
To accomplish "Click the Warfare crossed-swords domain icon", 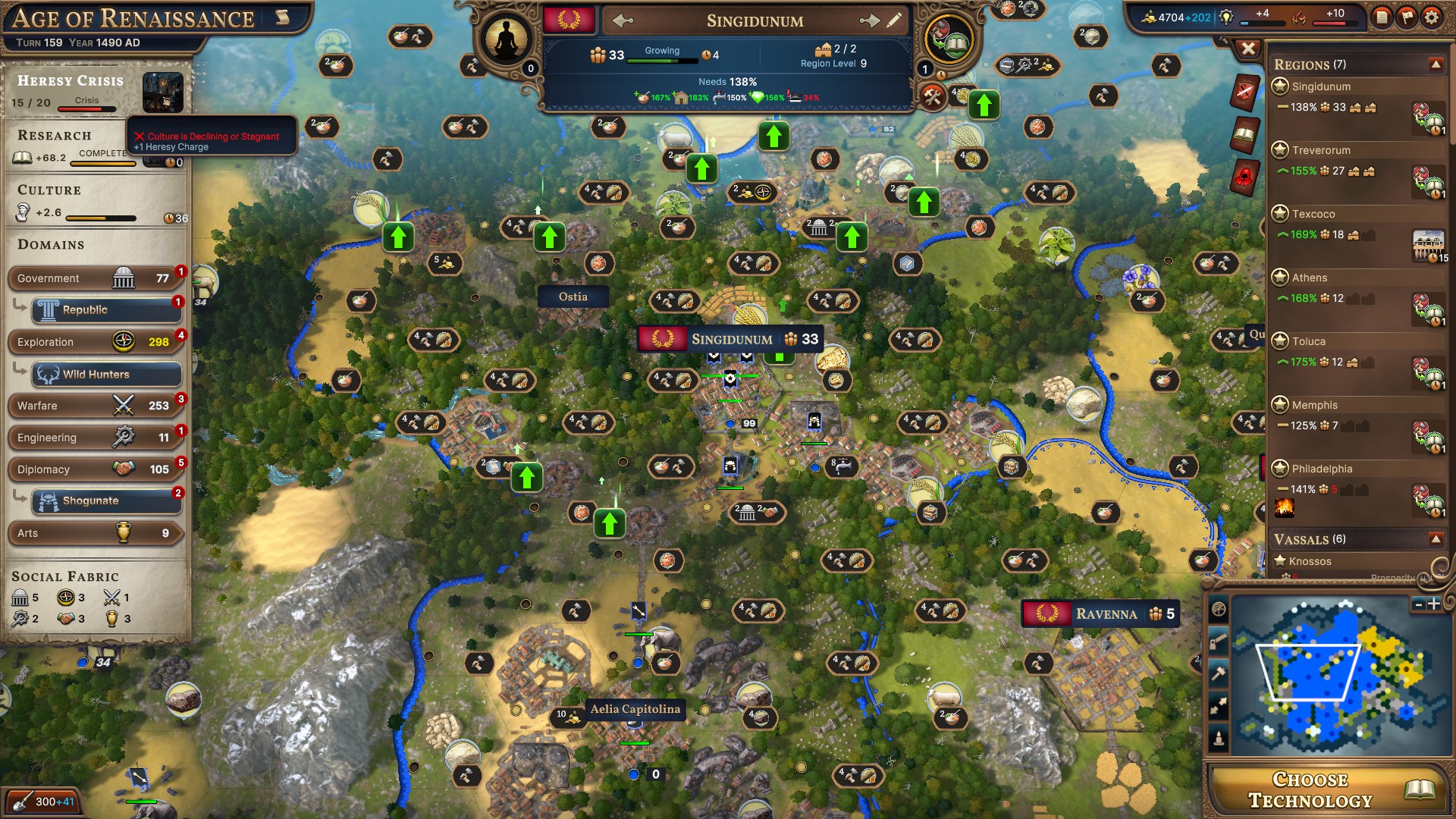I will point(123,405).
